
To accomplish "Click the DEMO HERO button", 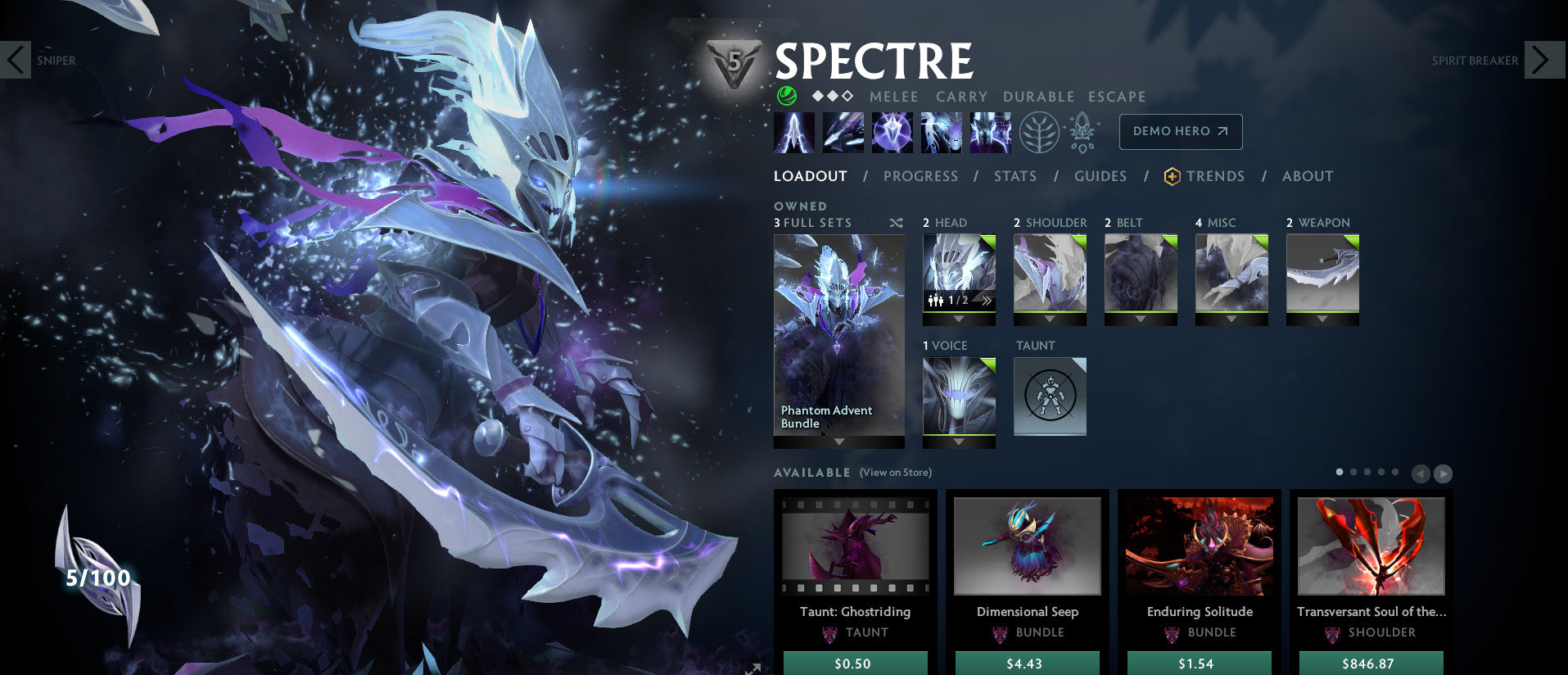I will (1180, 131).
